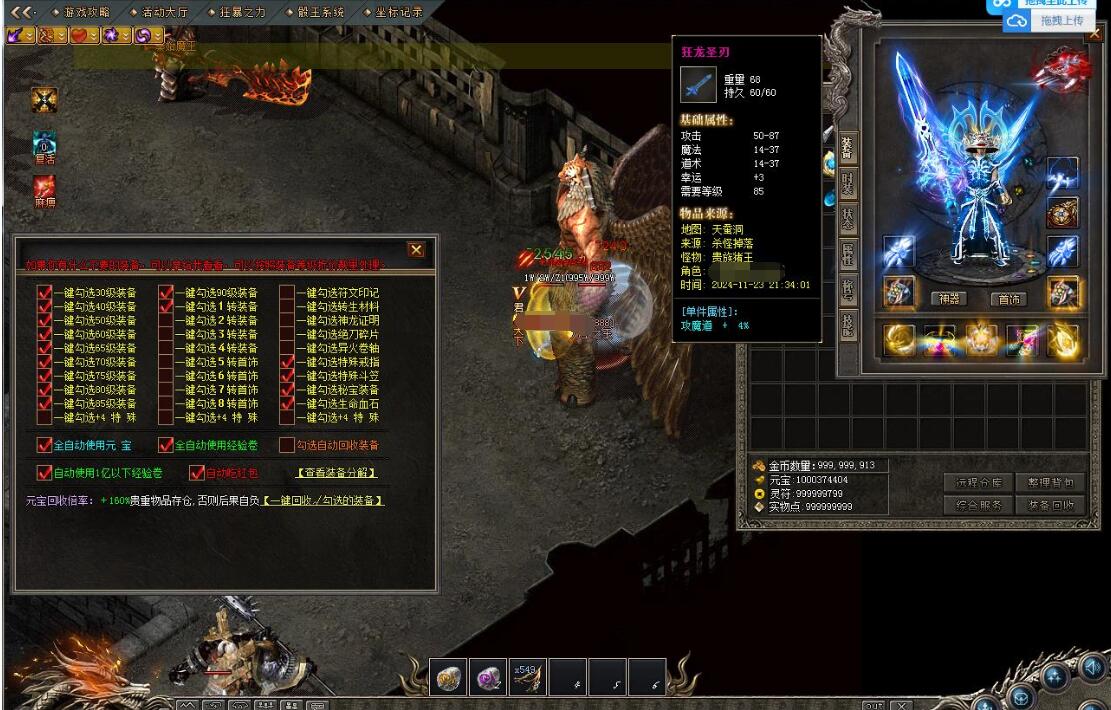1111x710 pixels.
Task: Enable 勾选自动回收装备 checkbox
Action: pyautogui.click(x=287, y=445)
